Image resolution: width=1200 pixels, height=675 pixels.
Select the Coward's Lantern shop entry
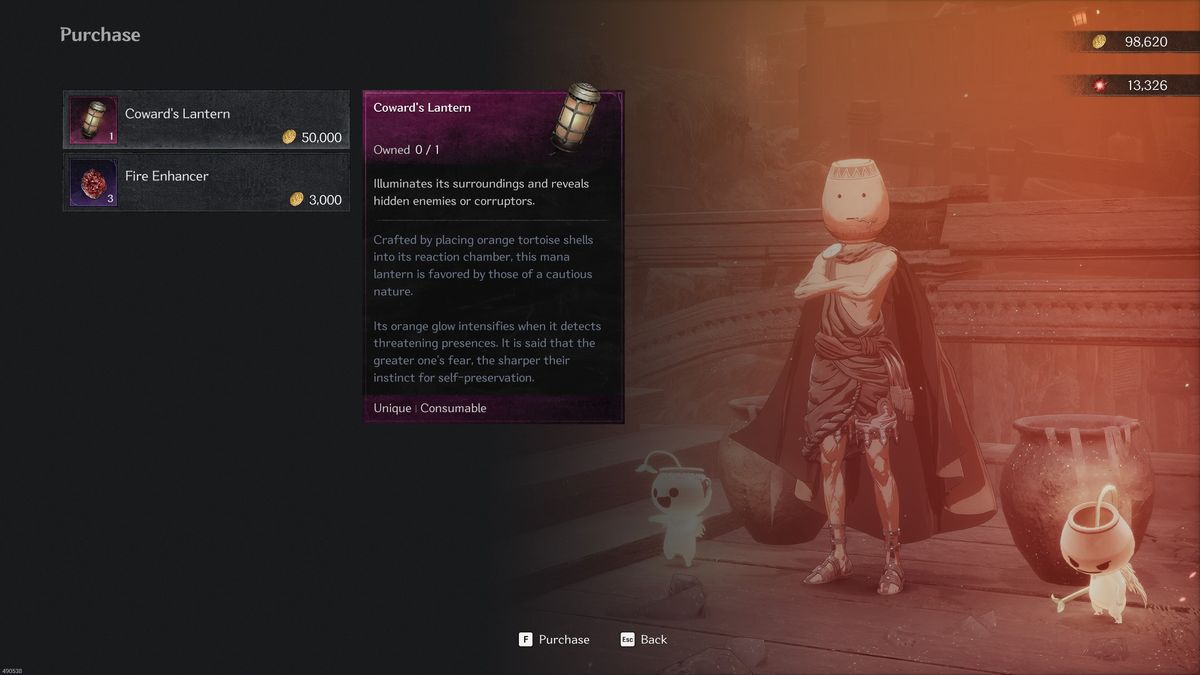(207, 120)
